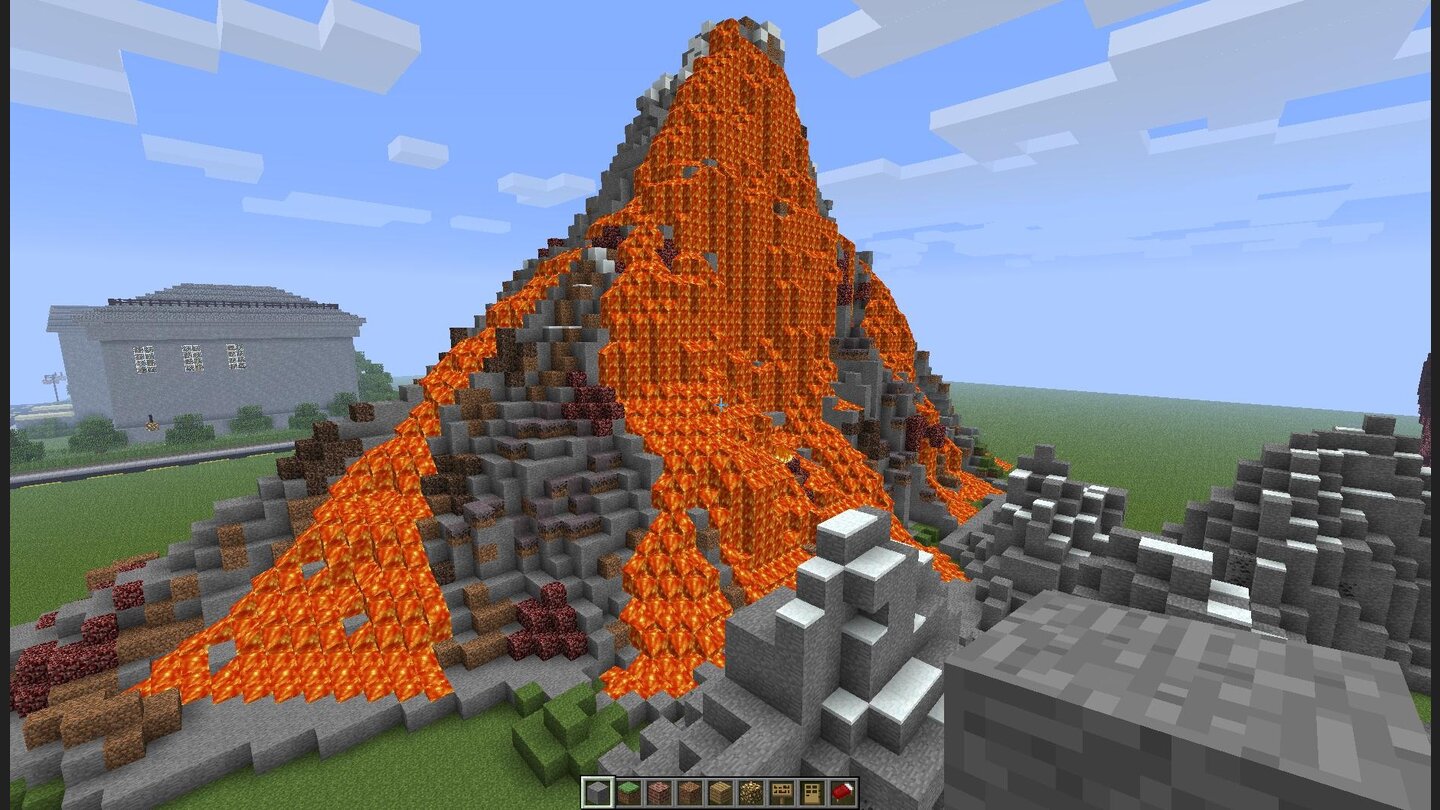Select the sign item in the hotbar
Image resolution: width=1440 pixels, height=810 pixels.
(x=781, y=792)
